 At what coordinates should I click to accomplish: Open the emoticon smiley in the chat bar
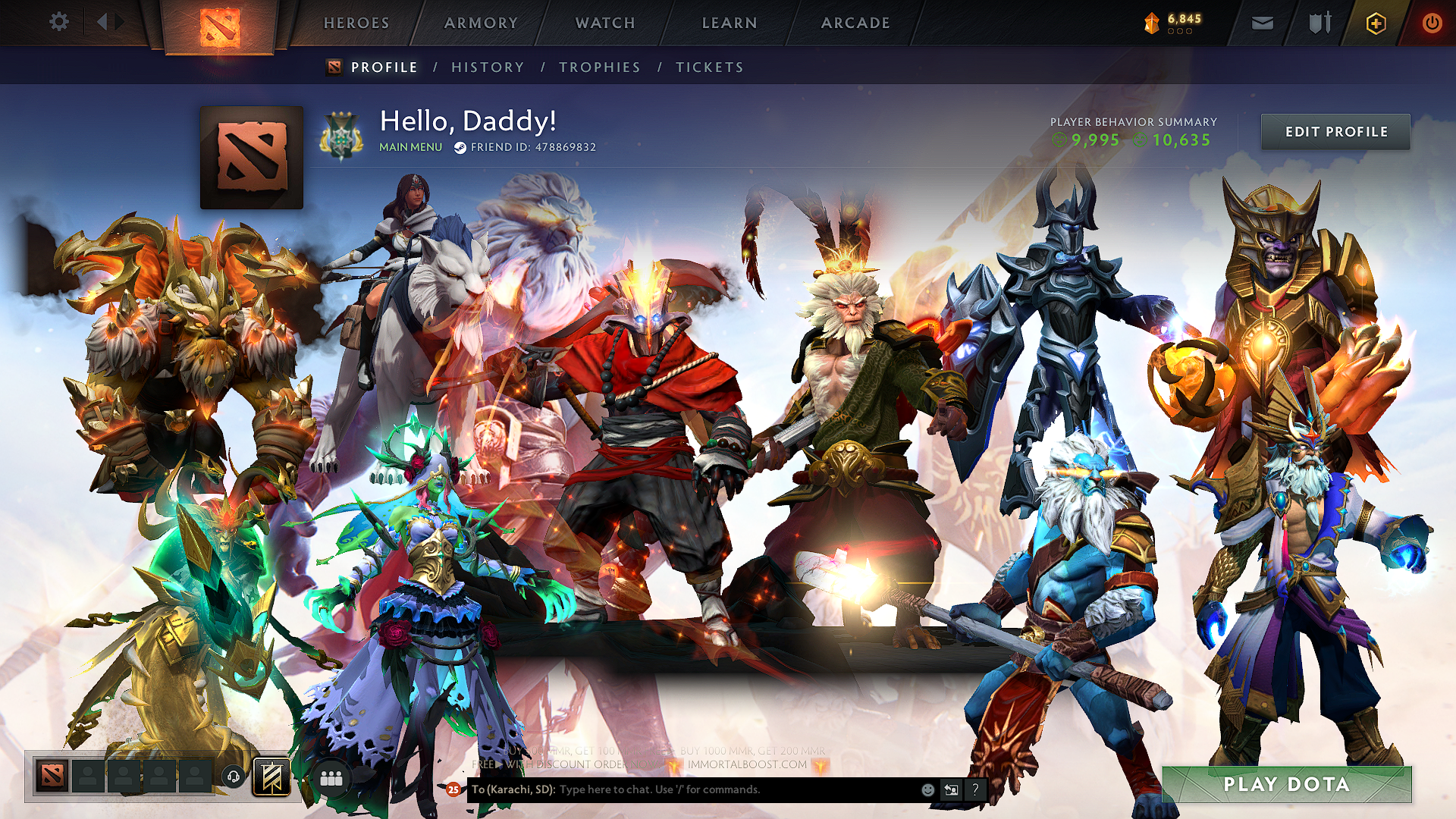click(x=927, y=789)
